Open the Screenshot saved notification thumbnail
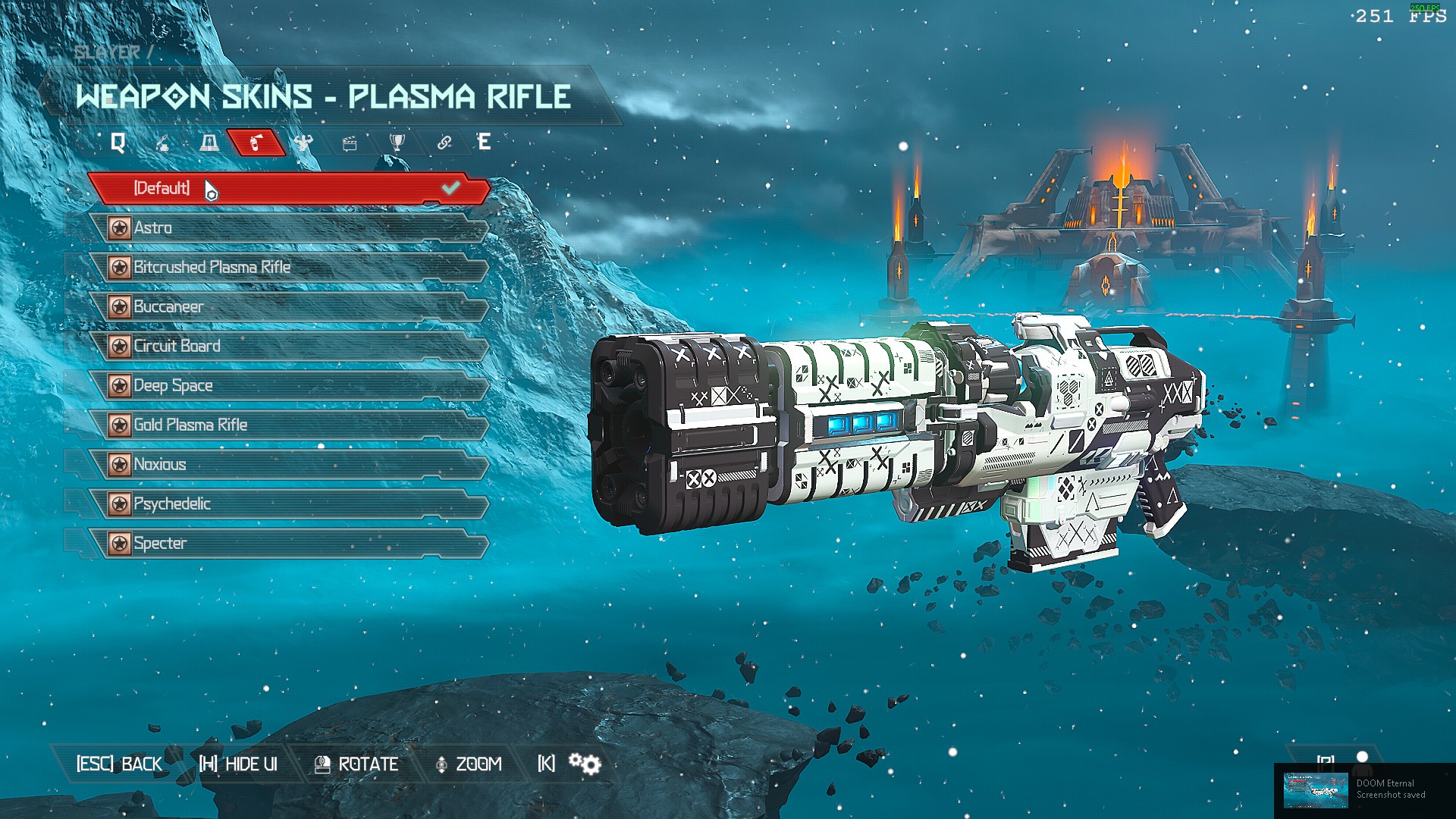 click(1315, 791)
